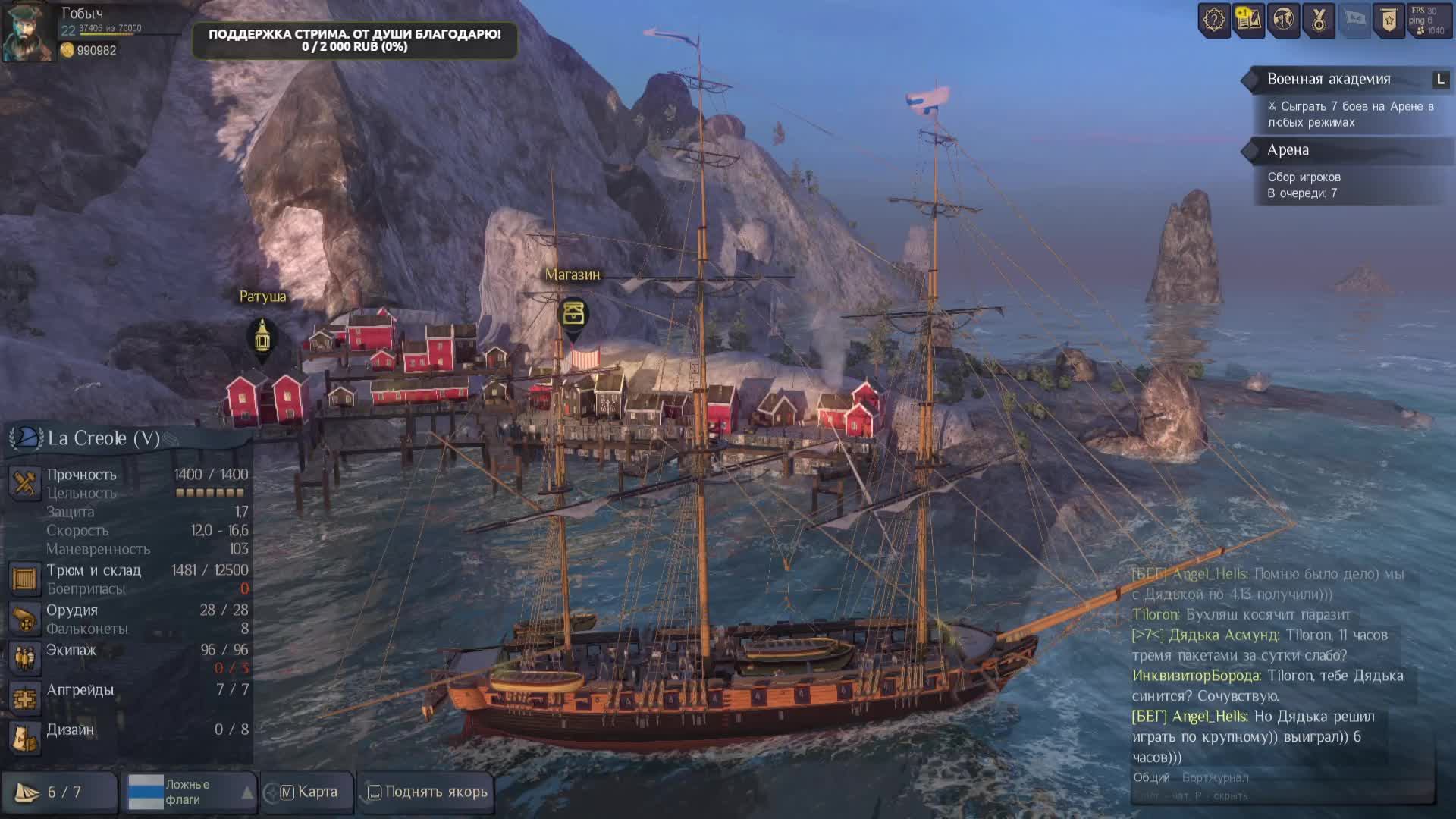Open the star banner icon
This screenshot has width=1456, height=819.
click(x=1389, y=20)
